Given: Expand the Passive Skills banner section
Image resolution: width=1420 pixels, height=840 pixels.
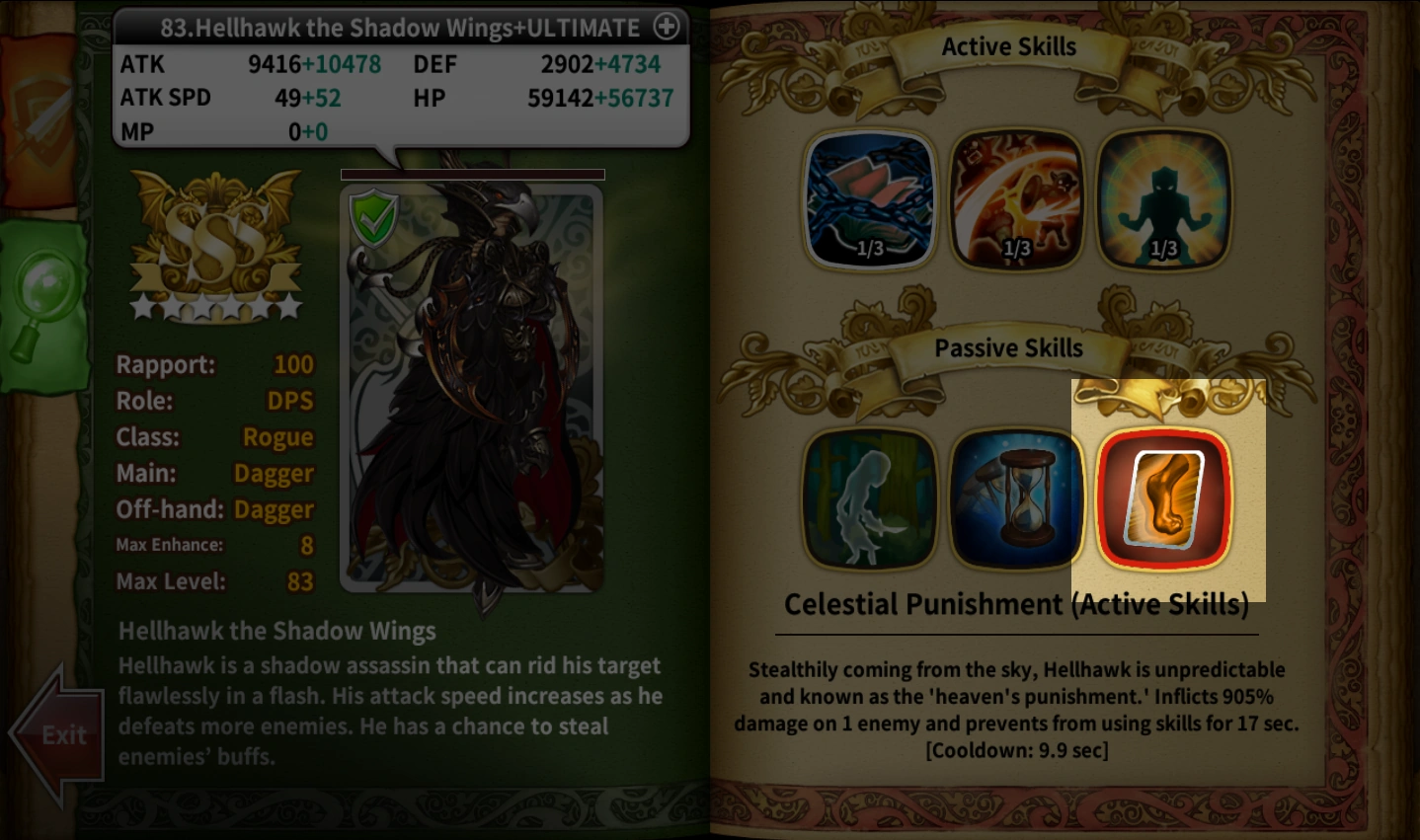Looking at the screenshot, I should point(1009,348).
